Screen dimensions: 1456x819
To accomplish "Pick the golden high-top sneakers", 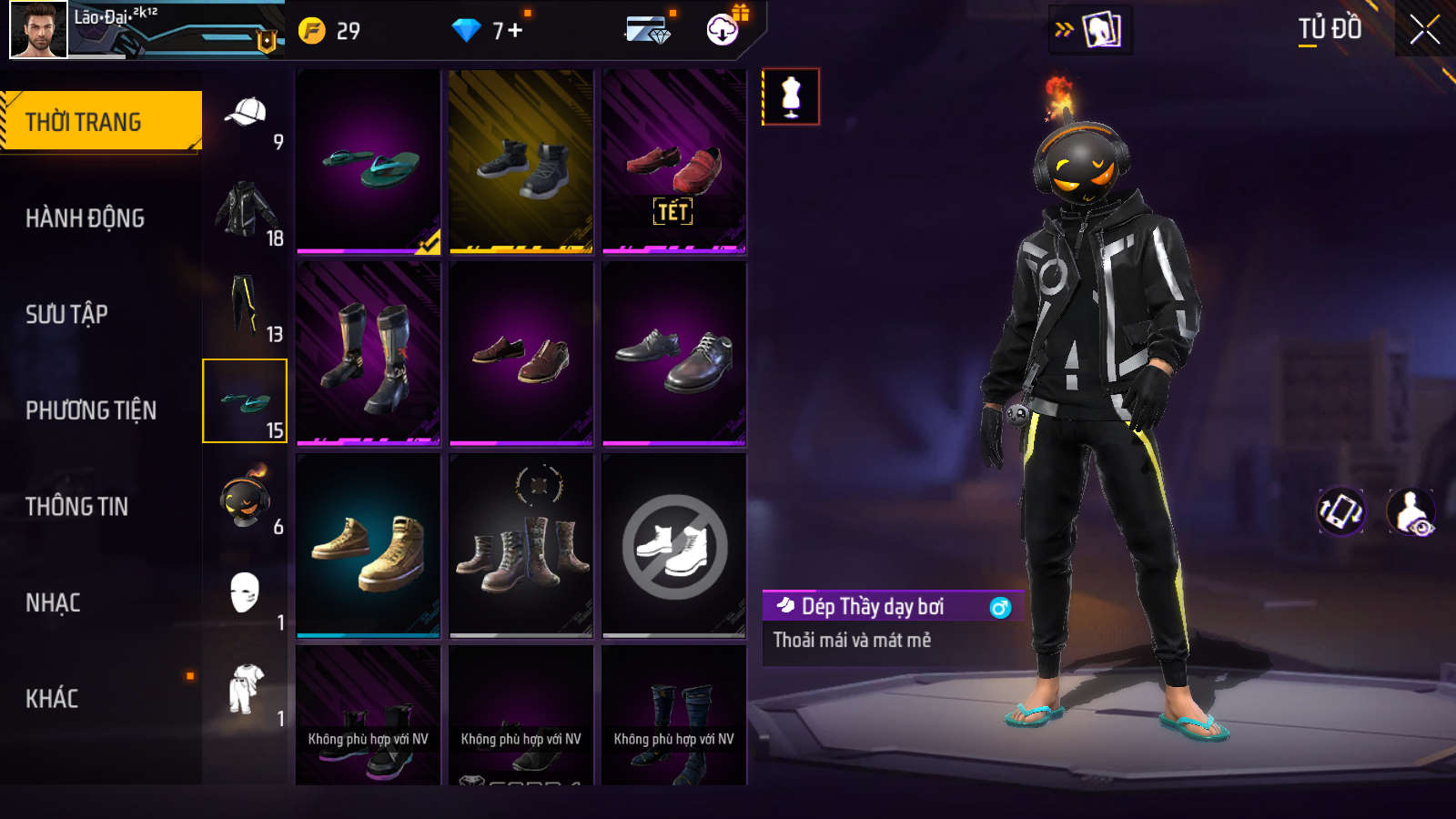I will [369, 546].
